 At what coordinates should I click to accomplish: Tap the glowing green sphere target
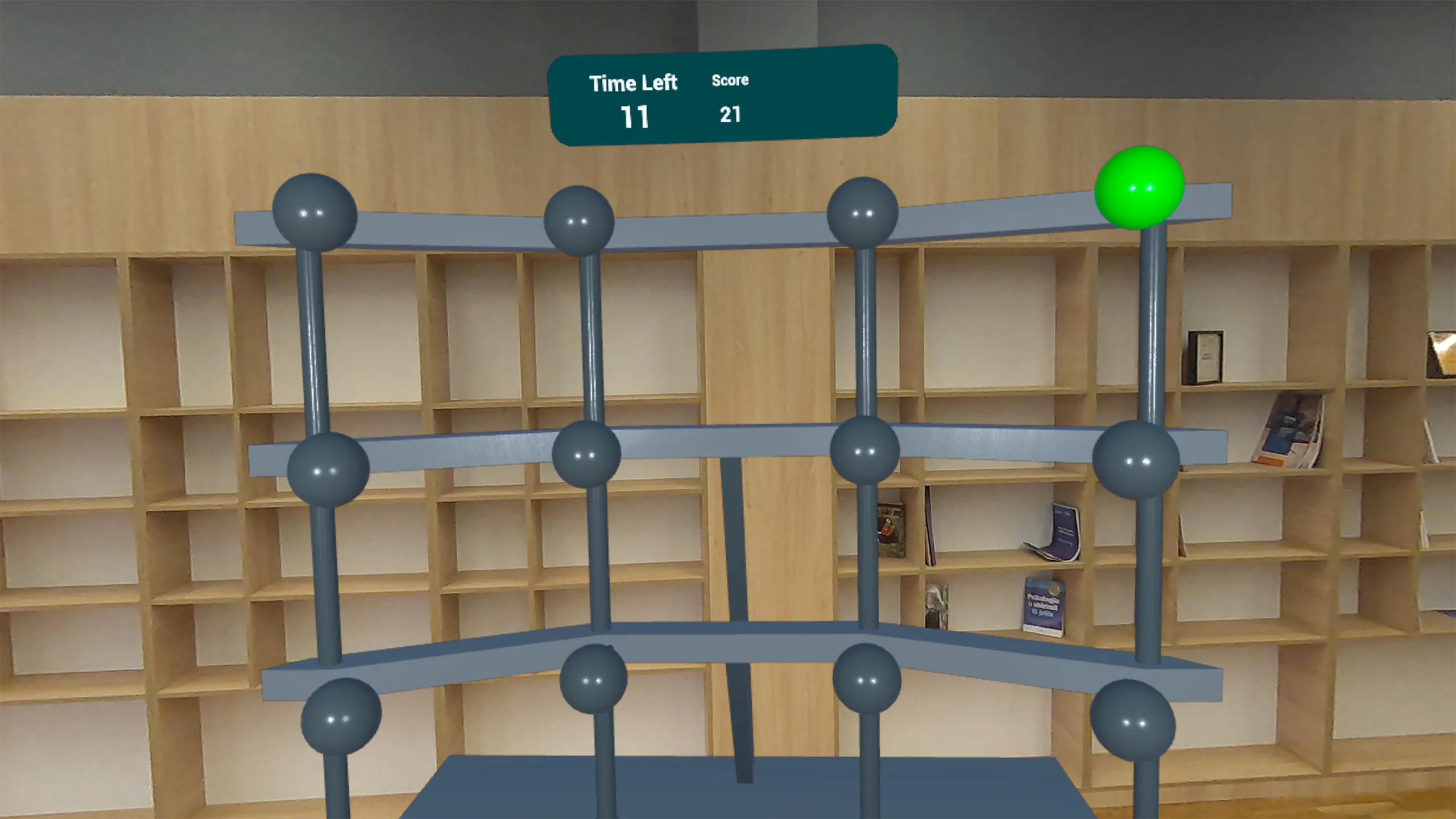click(x=1139, y=188)
